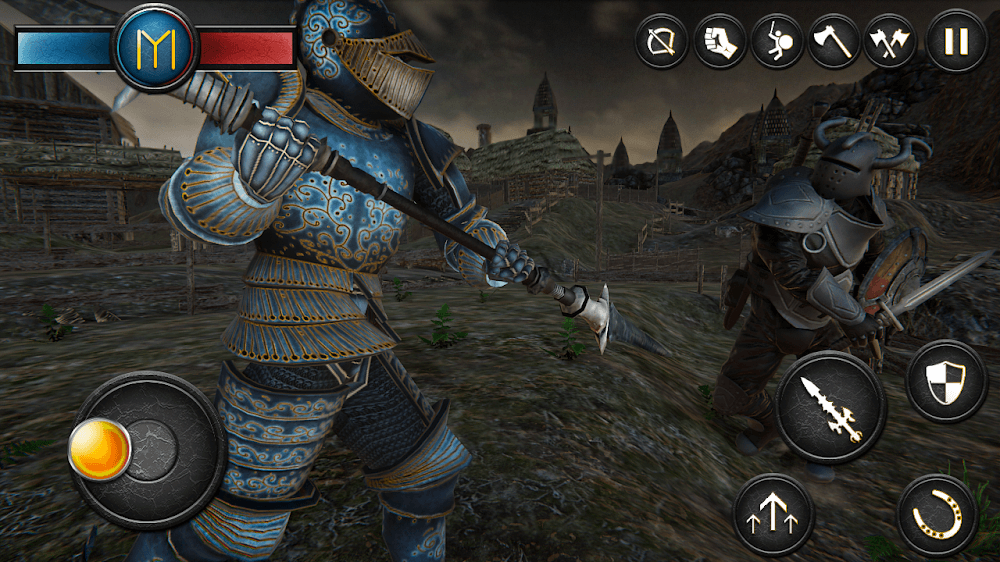1000x562 pixels.
Task: Activate the warrior with shield stance icon
Action: [778, 42]
